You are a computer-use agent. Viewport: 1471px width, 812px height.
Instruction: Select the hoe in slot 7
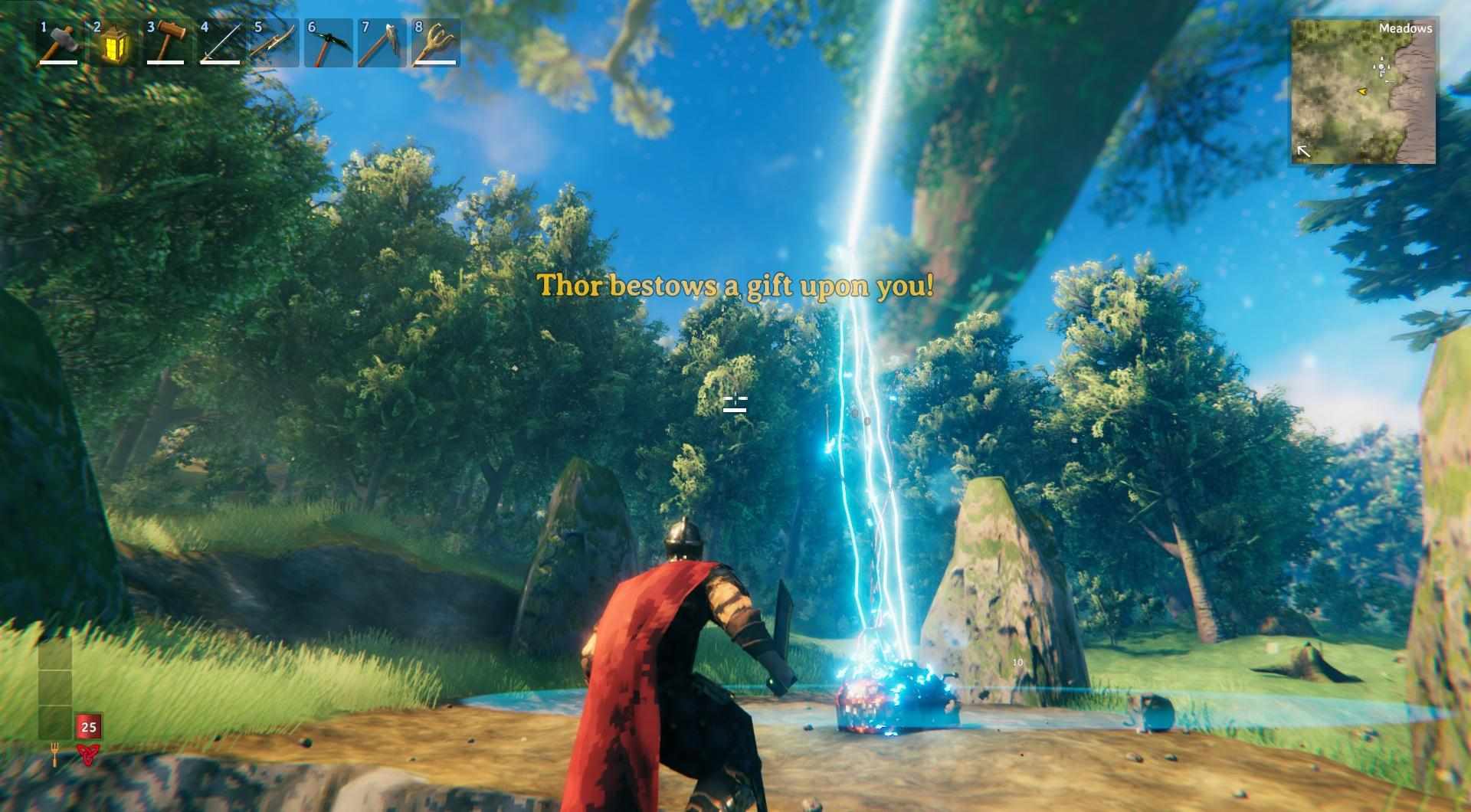[382, 44]
